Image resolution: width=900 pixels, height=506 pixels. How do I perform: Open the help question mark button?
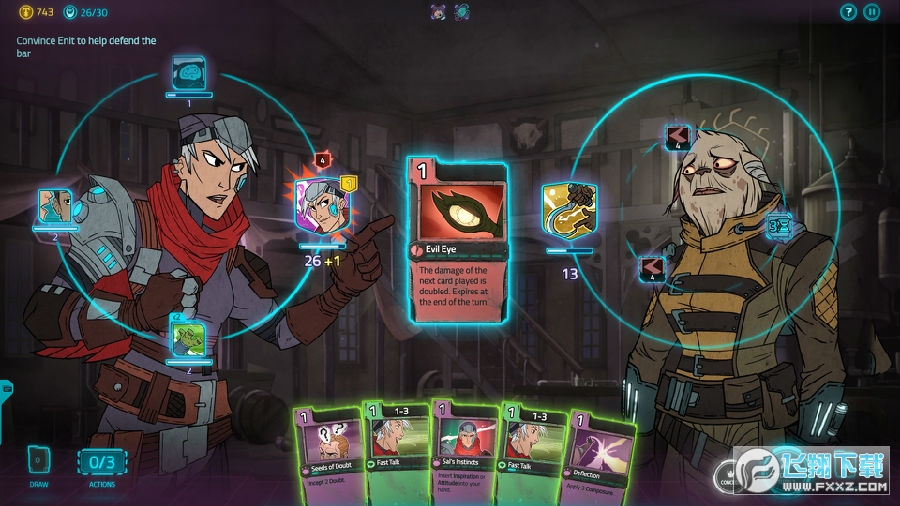pos(848,12)
